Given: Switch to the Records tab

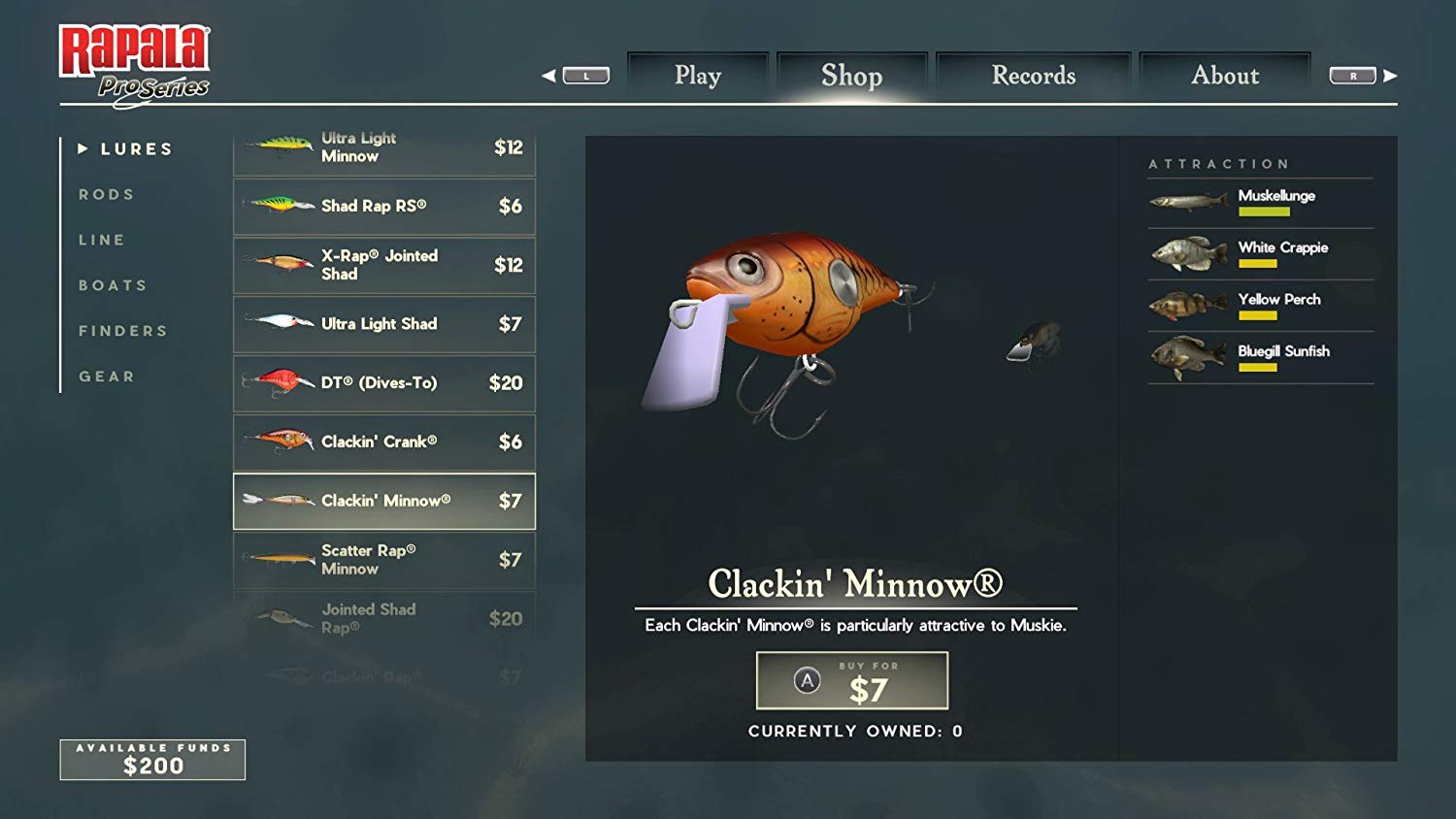Looking at the screenshot, I should click(1033, 75).
